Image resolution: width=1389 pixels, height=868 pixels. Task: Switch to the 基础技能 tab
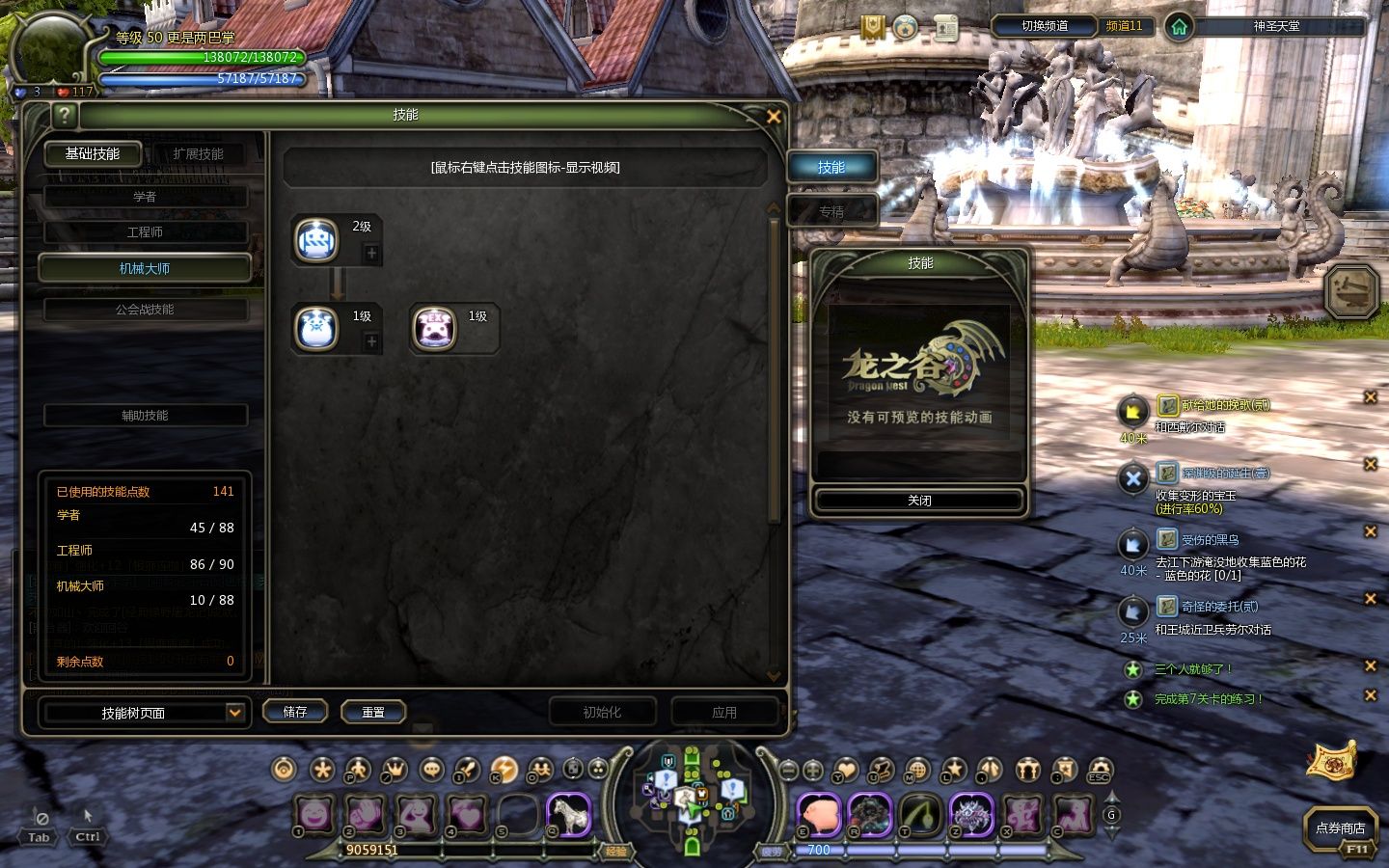[x=93, y=154]
